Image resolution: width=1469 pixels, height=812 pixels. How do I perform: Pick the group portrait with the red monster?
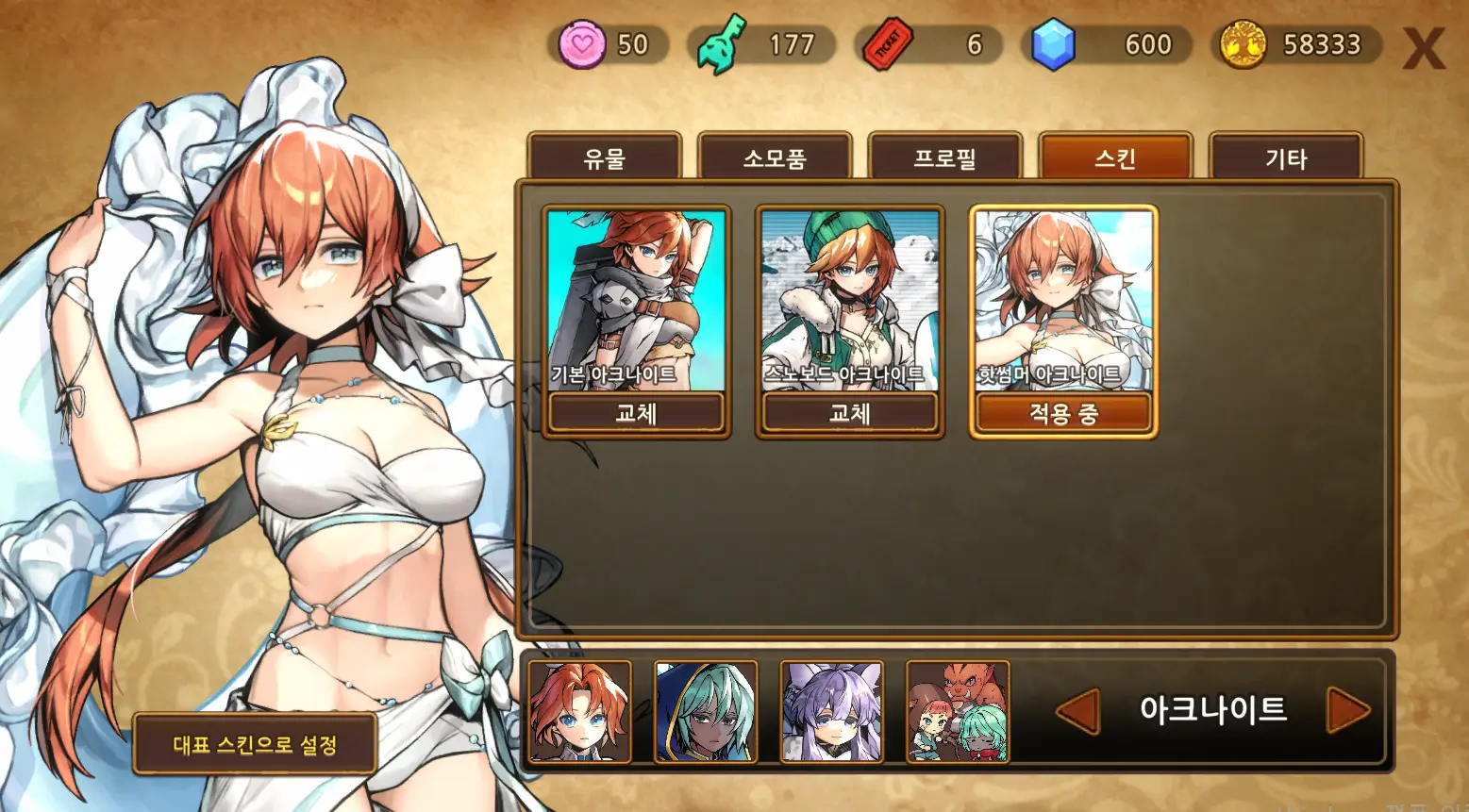click(958, 711)
